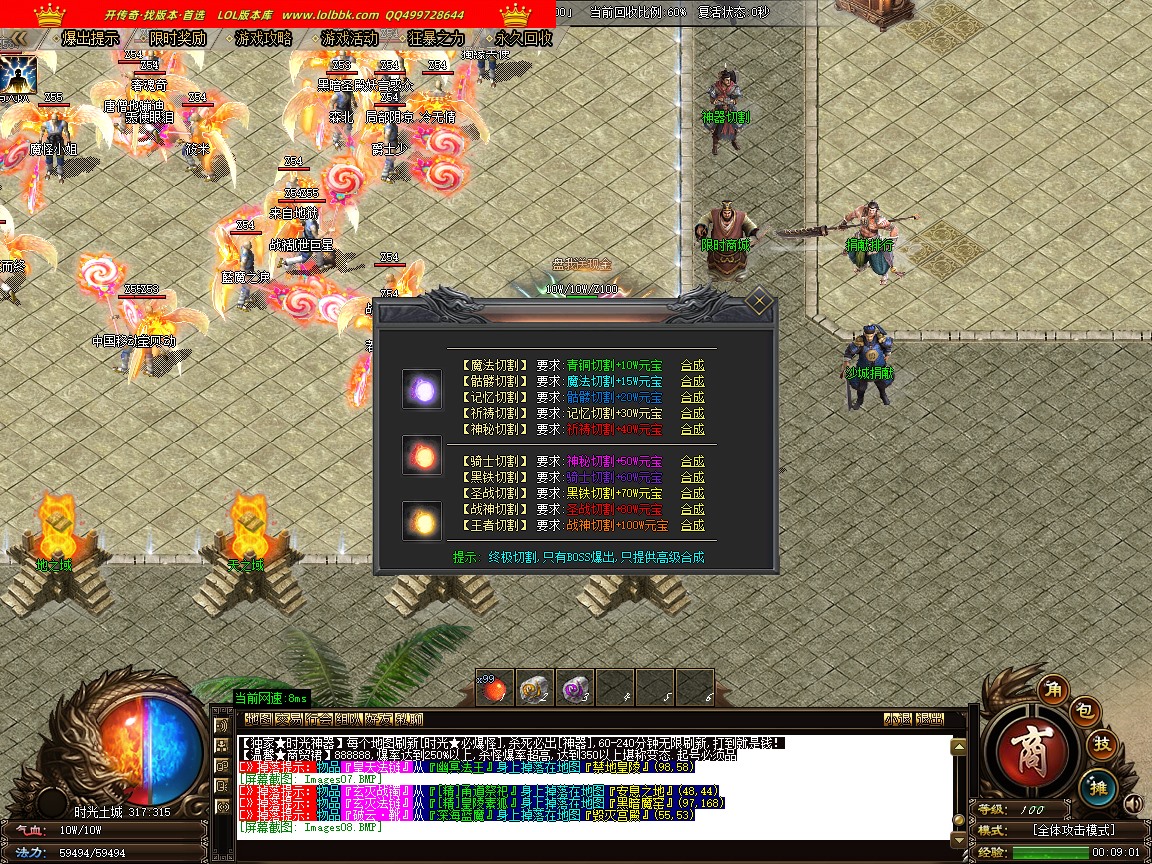Choose 合成 on the 骑士切割 row

[692, 461]
